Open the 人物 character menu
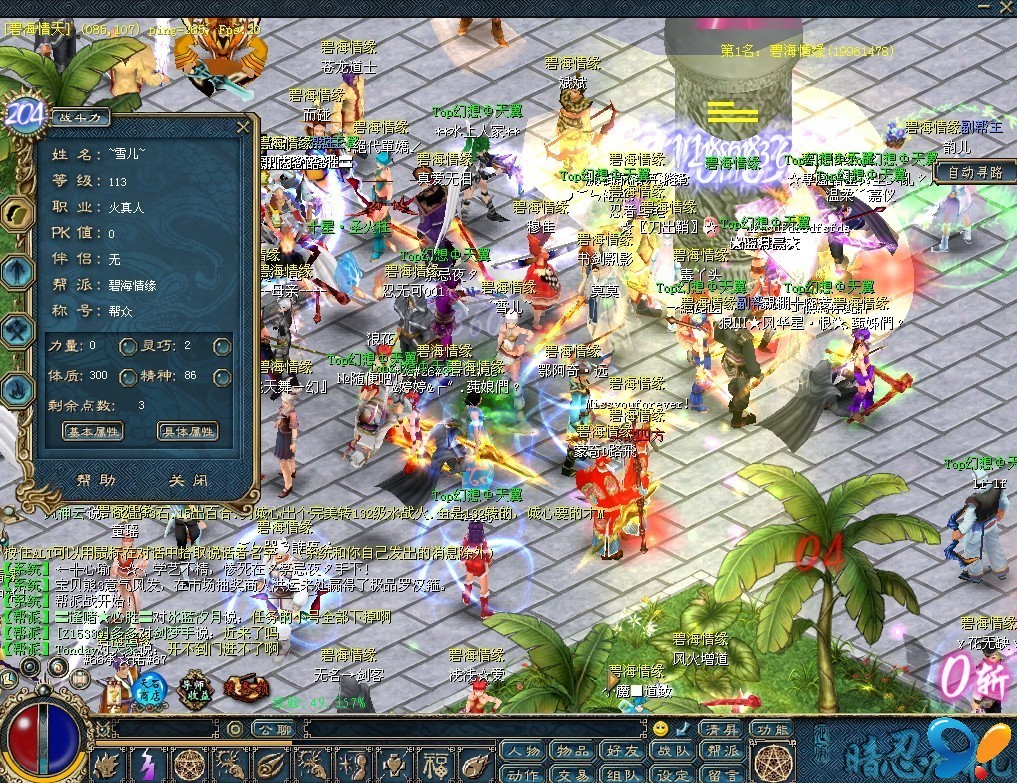The height and width of the screenshot is (783, 1017). pos(523,752)
